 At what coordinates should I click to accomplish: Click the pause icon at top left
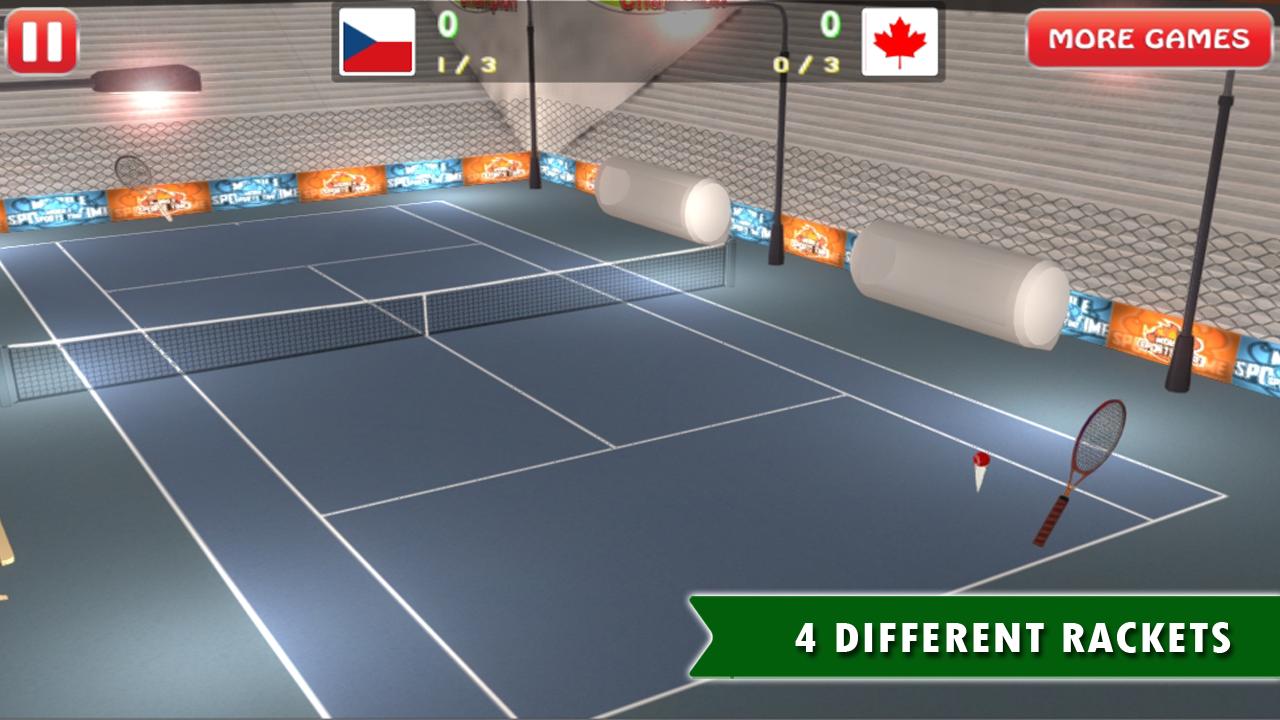43,41
